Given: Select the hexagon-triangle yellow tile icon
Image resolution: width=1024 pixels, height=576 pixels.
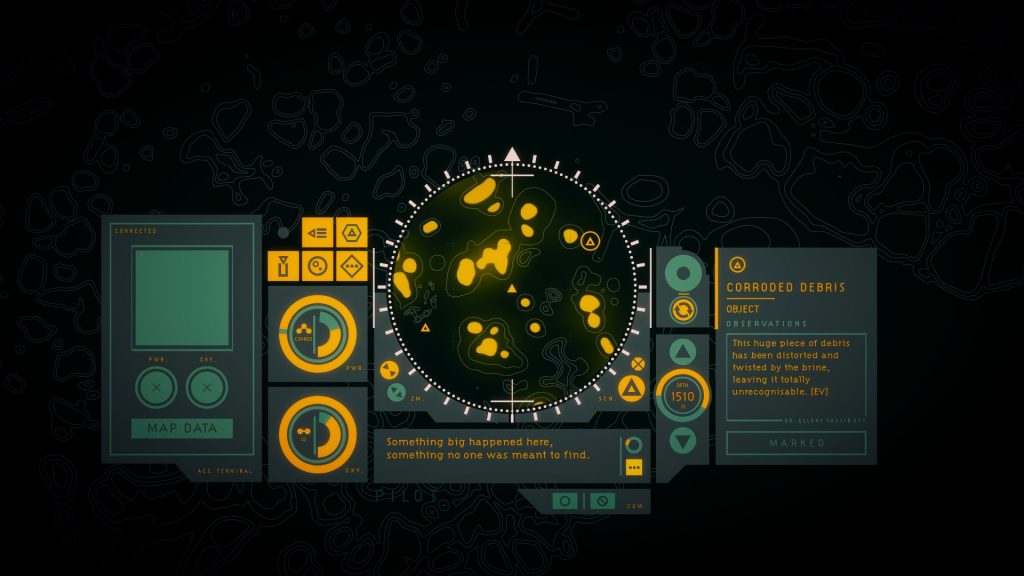Looking at the screenshot, I should point(351,233).
